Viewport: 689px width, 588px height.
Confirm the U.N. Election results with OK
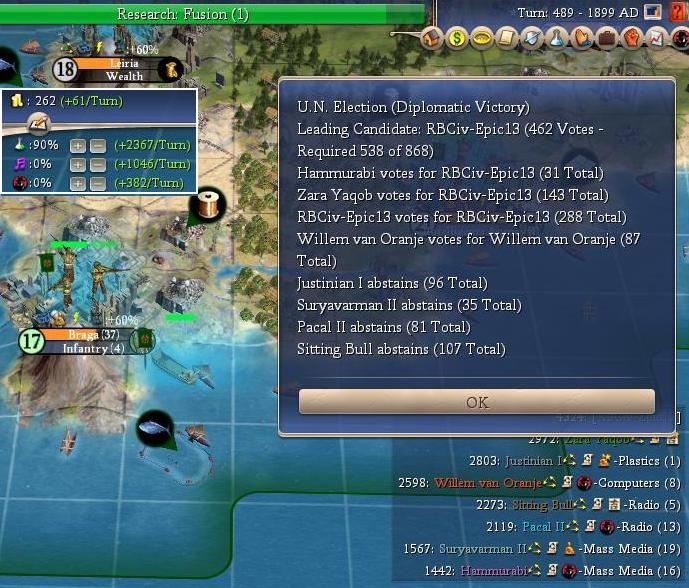coord(477,402)
